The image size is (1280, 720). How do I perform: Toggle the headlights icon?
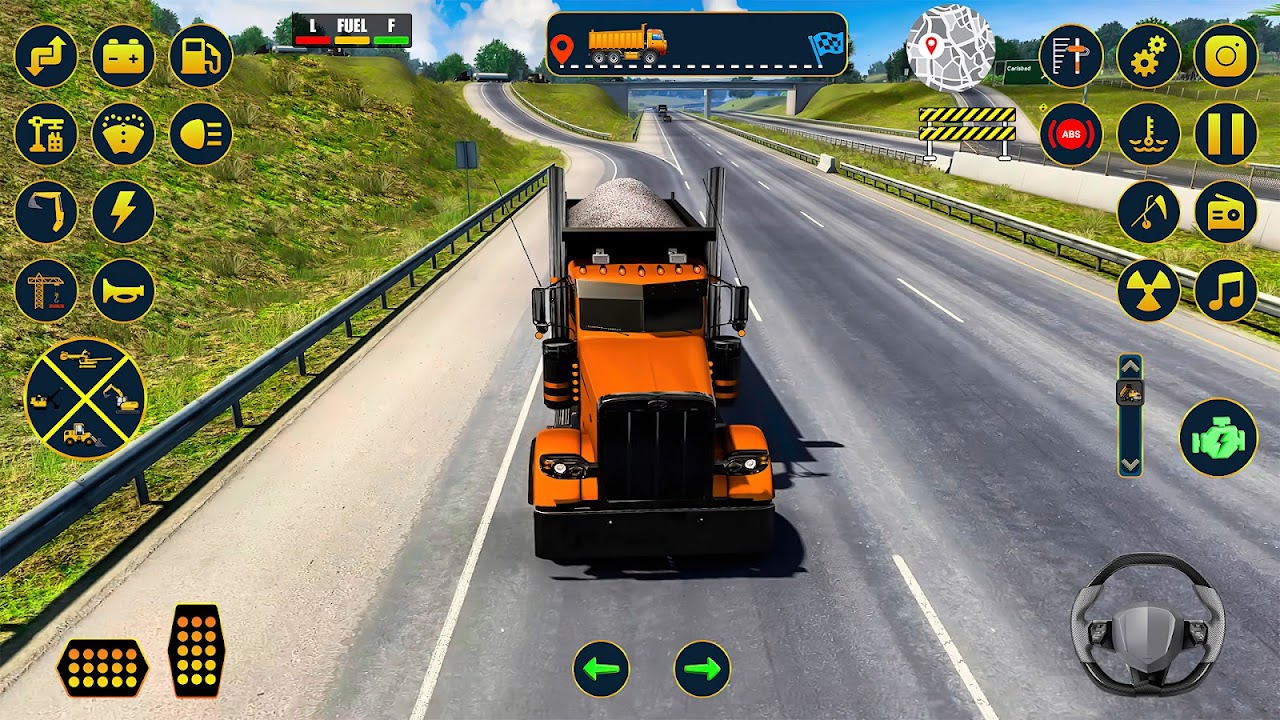[x=201, y=134]
